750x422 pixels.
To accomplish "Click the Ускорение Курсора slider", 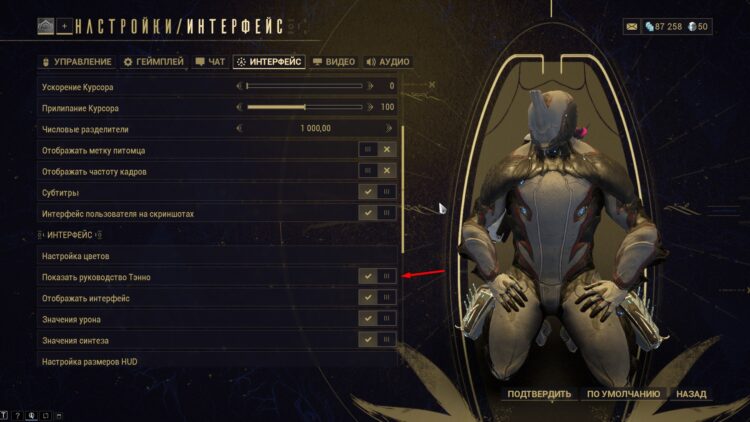I will pos(304,86).
